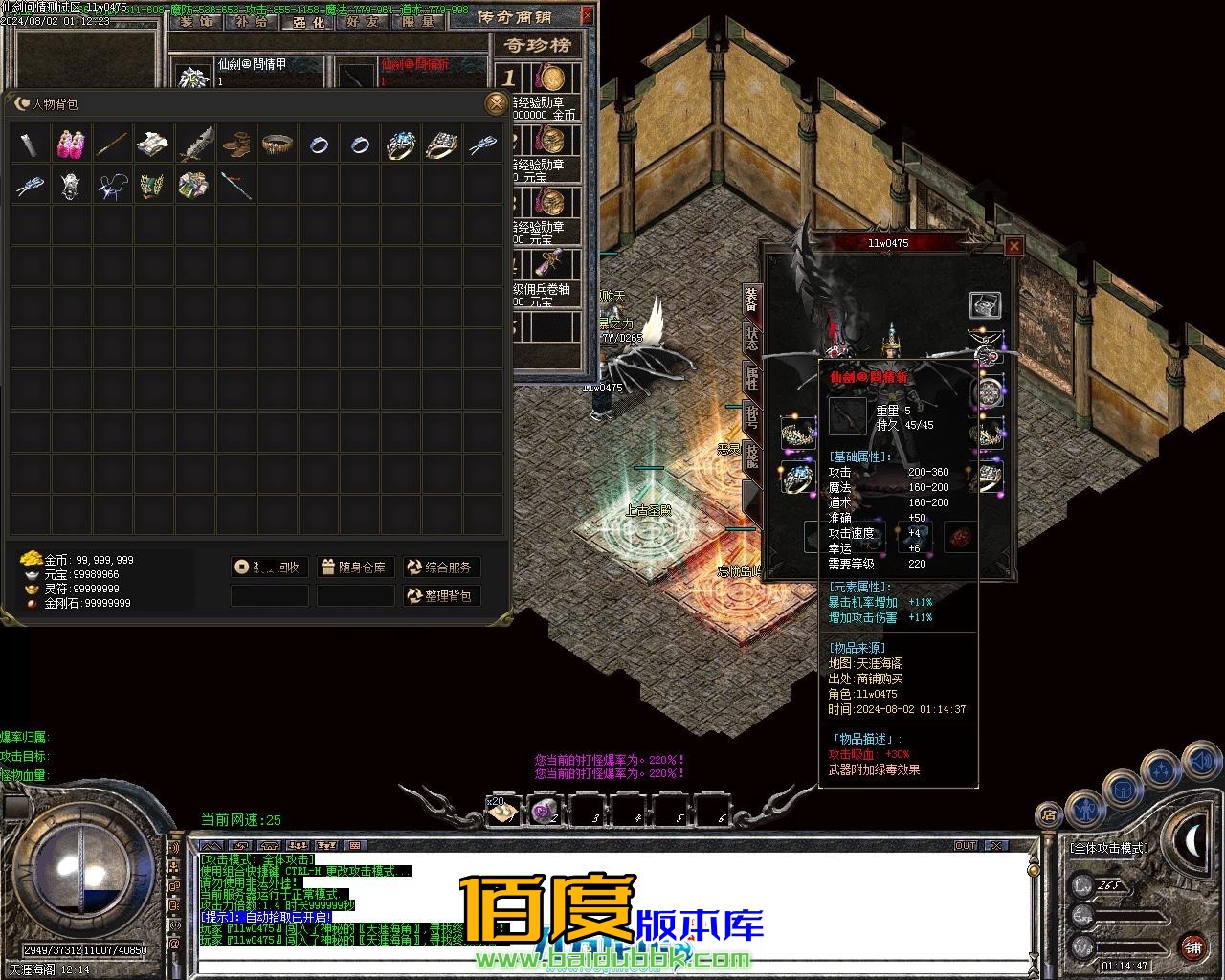Use the first hotbar slot item
The image size is (1225, 980).
tap(503, 812)
